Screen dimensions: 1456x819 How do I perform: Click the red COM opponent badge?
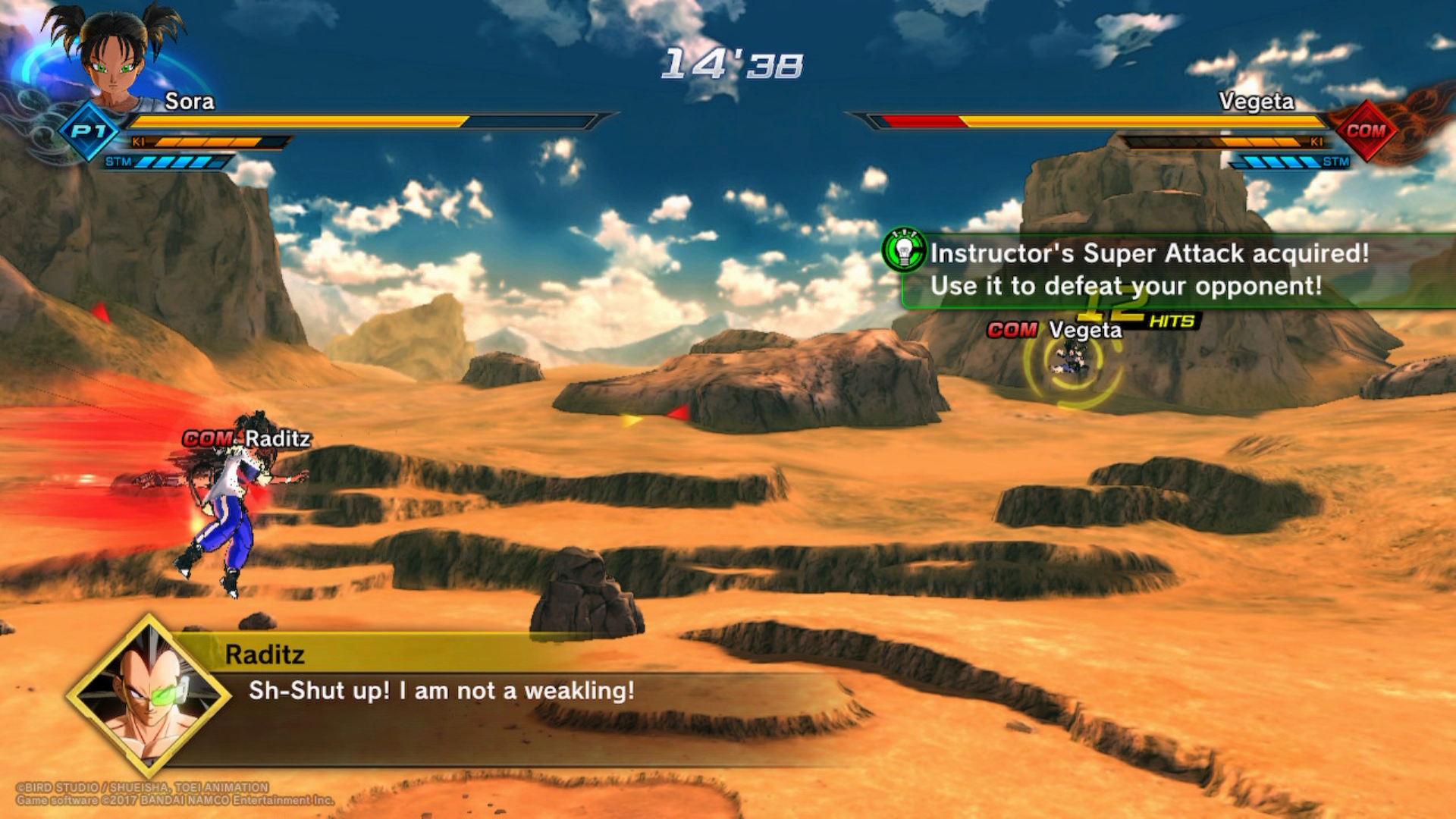[x=1365, y=130]
